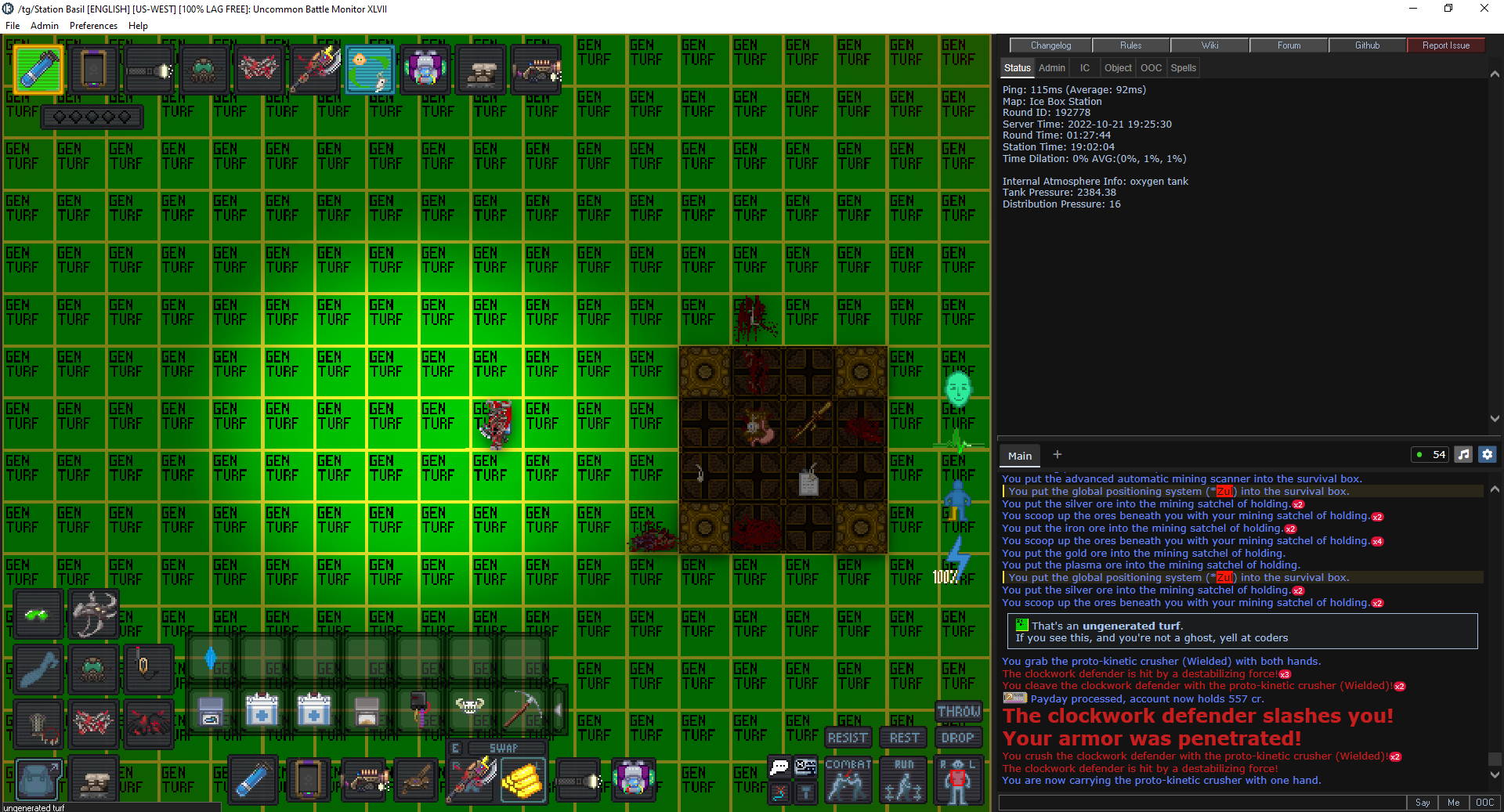
Task: Select the blue flashlight in the top-left slot
Action: (38, 69)
